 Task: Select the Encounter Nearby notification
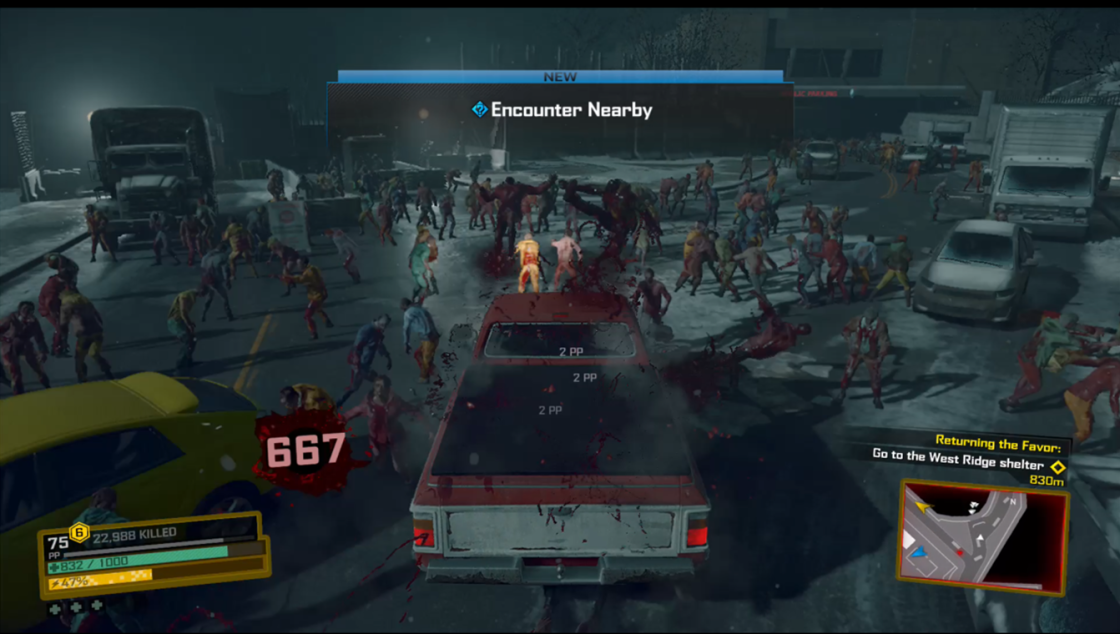pyautogui.click(x=561, y=110)
